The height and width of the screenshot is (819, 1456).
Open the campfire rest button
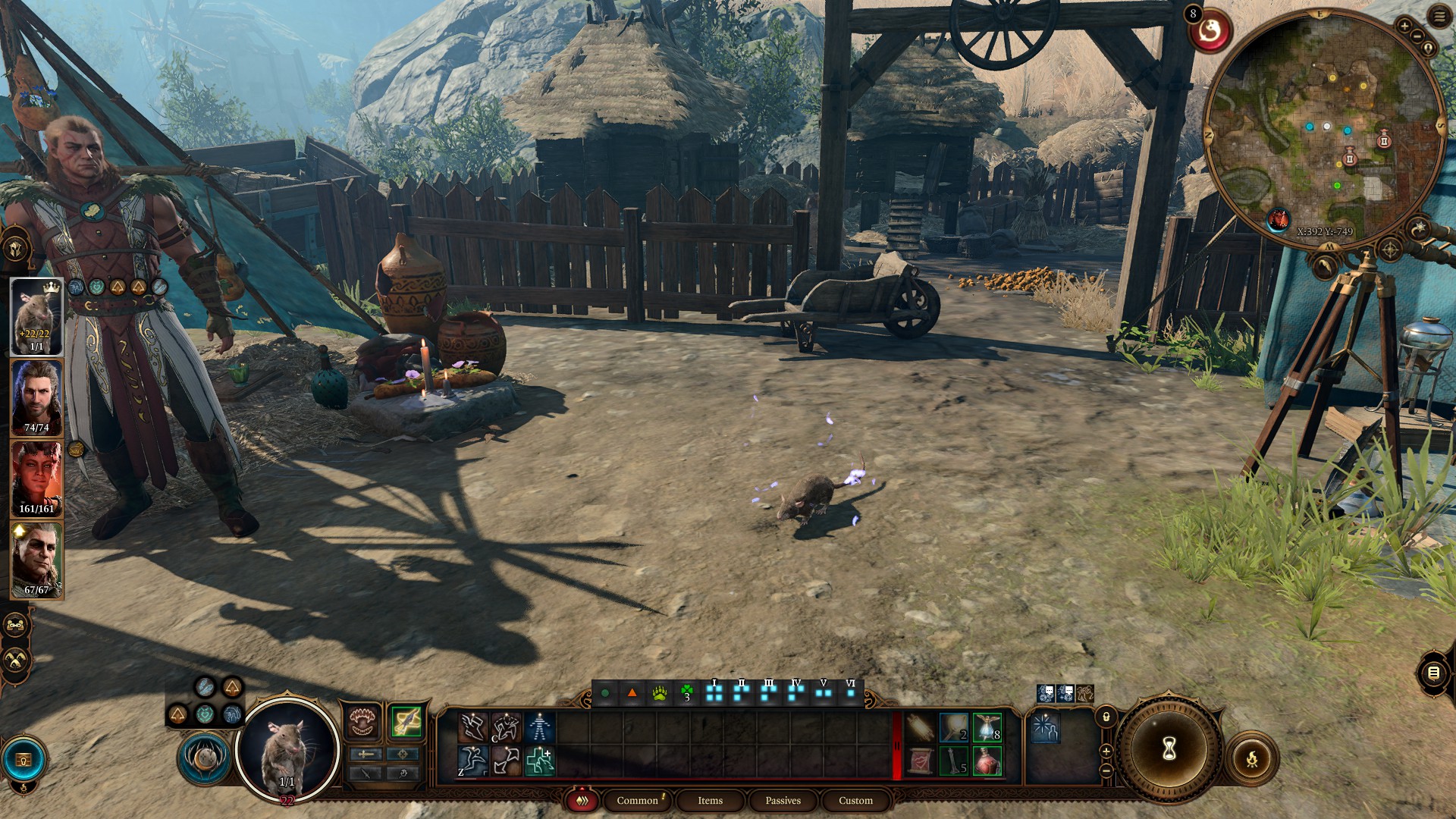(1251, 758)
